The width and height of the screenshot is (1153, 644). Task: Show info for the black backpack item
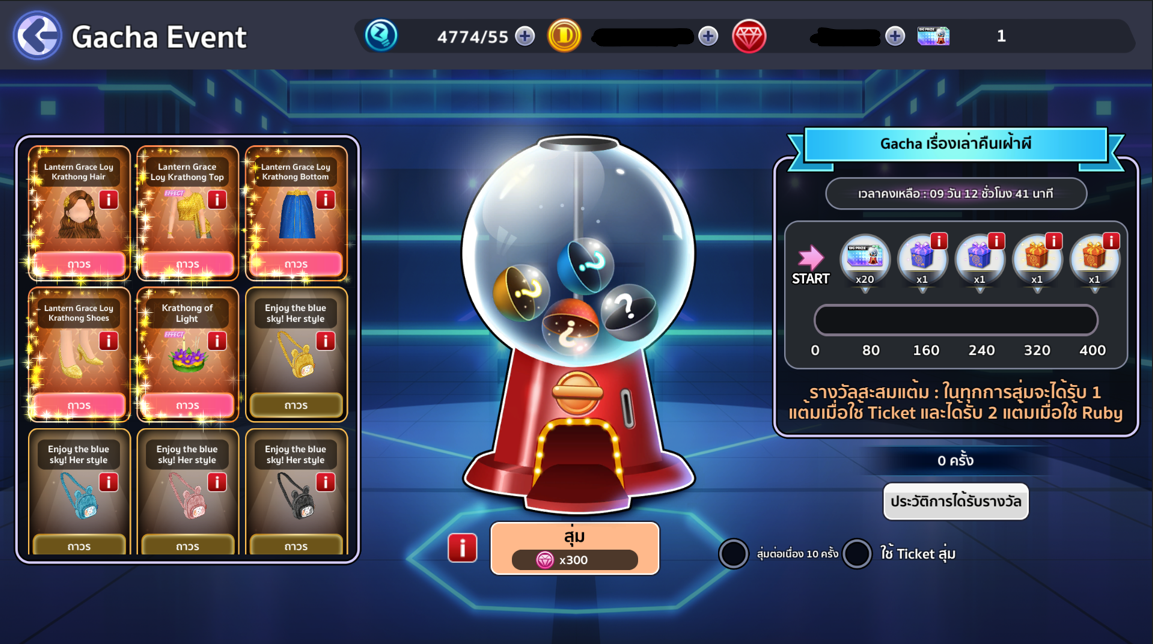click(x=325, y=483)
